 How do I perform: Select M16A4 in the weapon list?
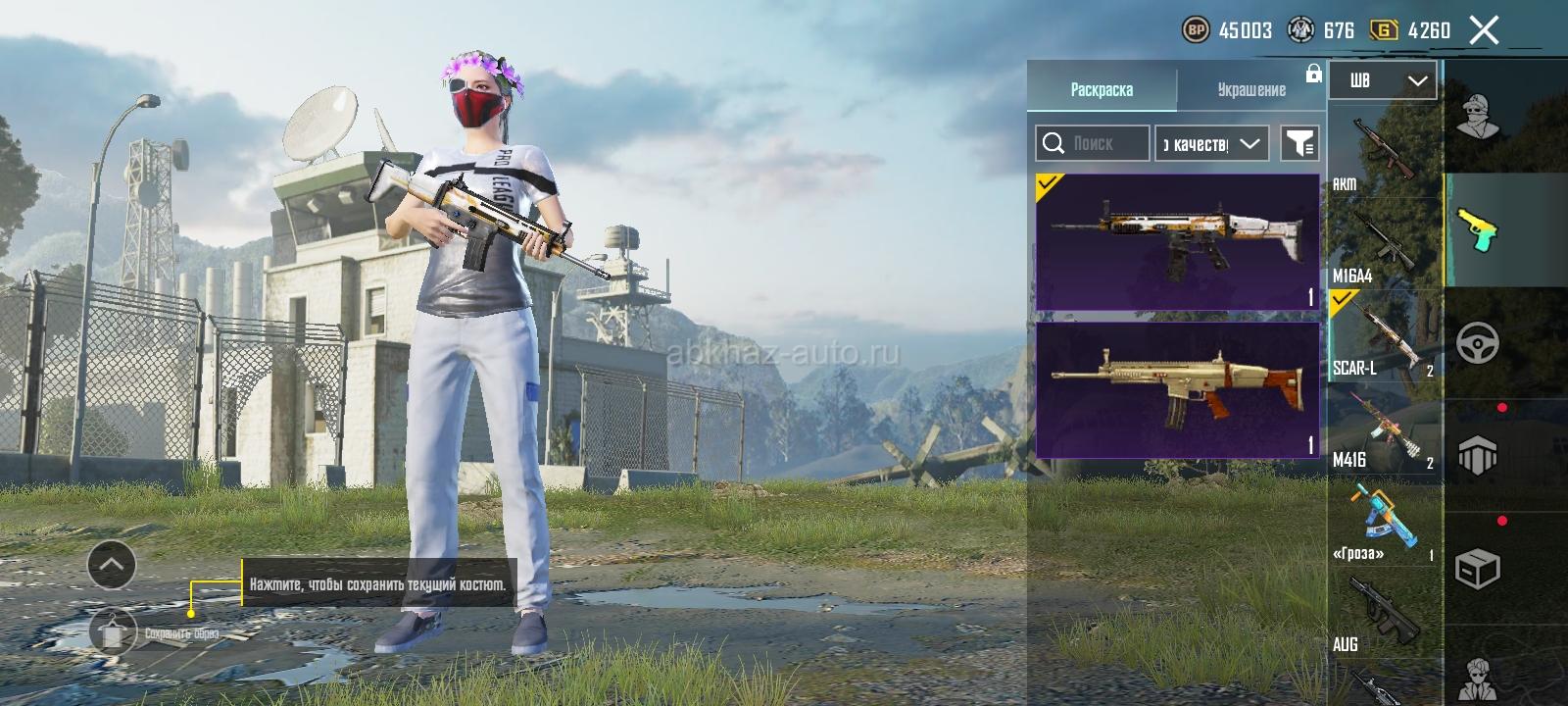(x=1384, y=243)
